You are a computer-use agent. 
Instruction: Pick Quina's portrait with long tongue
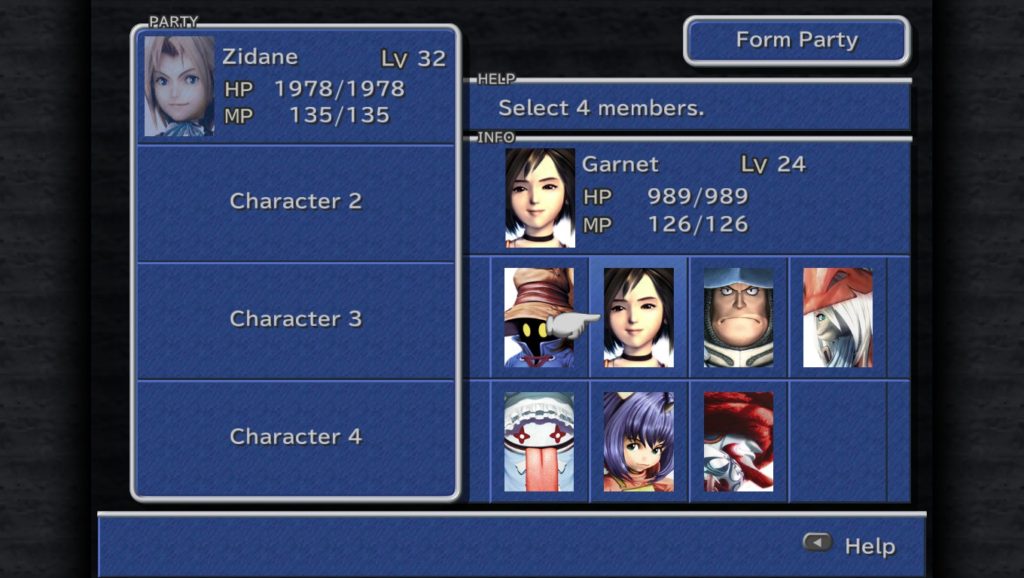(539, 441)
